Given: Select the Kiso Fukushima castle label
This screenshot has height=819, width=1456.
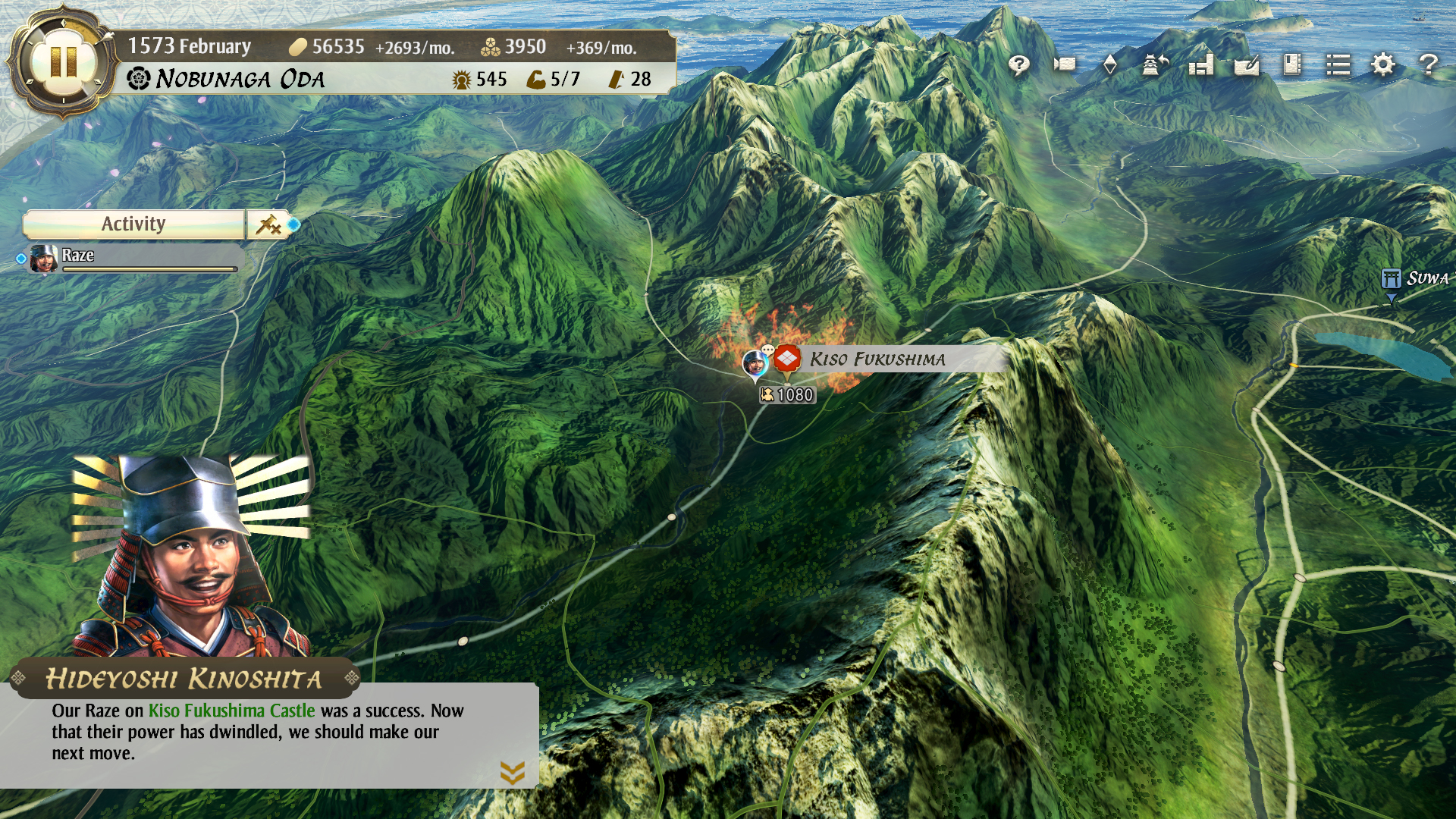Looking at the screenshot, I should 877,359.
